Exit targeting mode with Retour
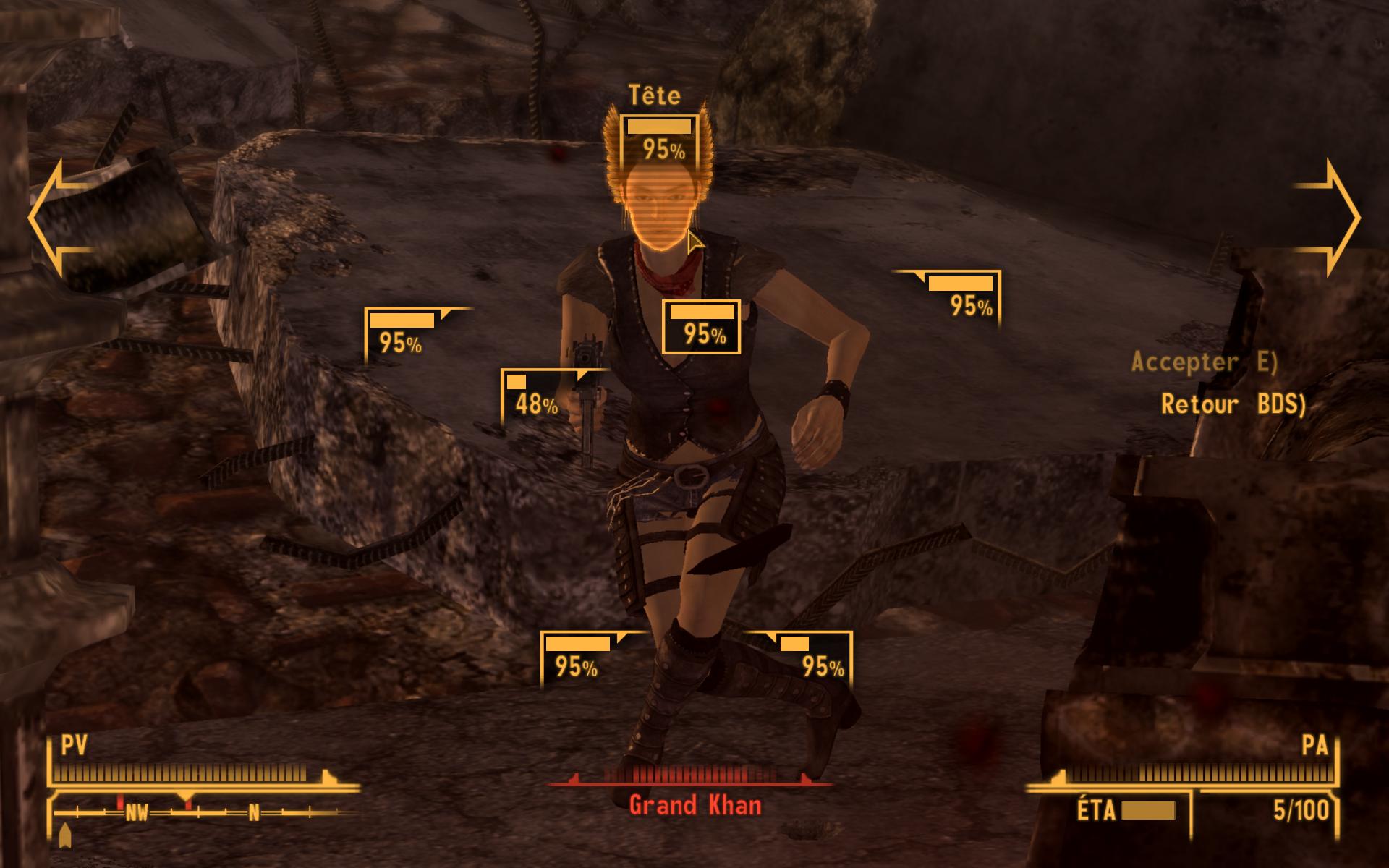The image size is (1389, 868). click(x=1233, y=404)
